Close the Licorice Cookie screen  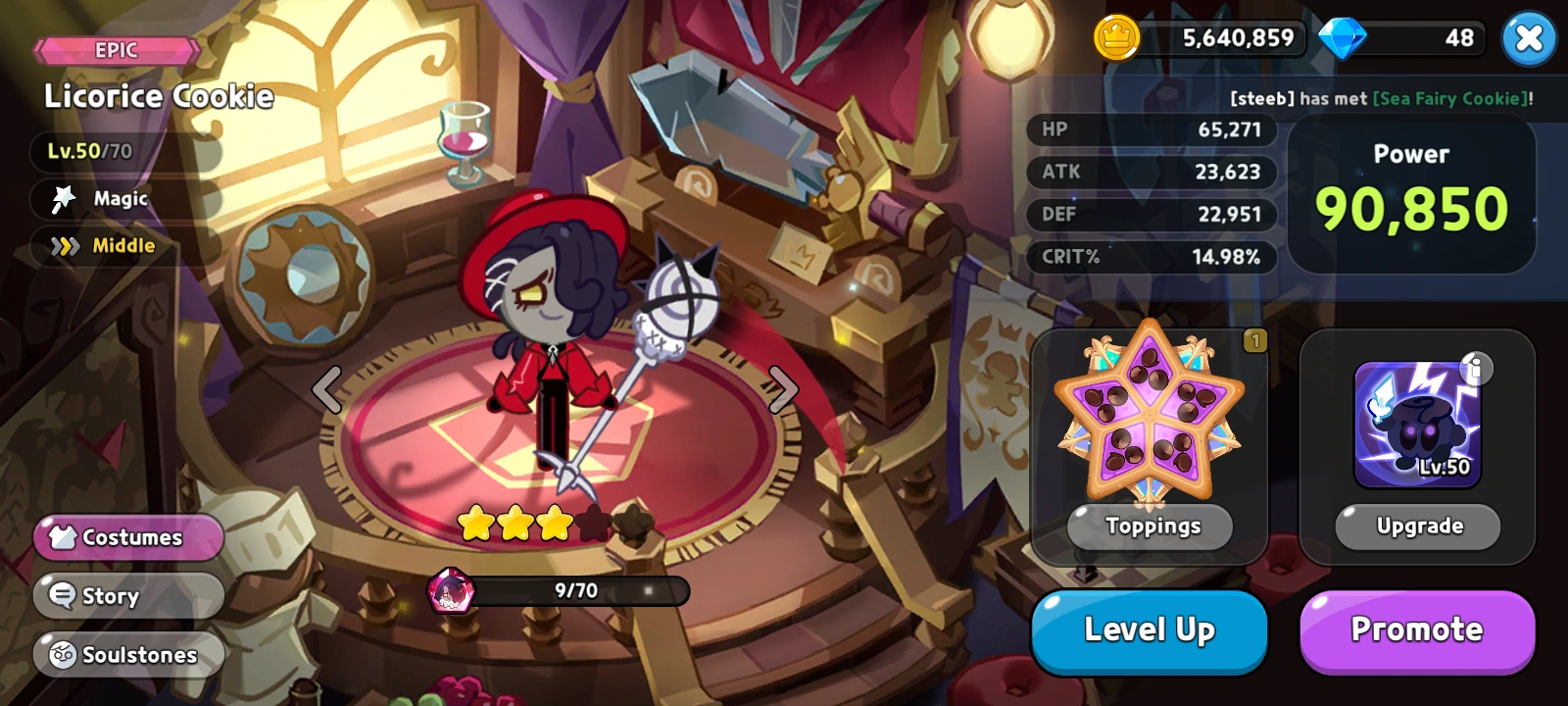(x=1529, y=38)
